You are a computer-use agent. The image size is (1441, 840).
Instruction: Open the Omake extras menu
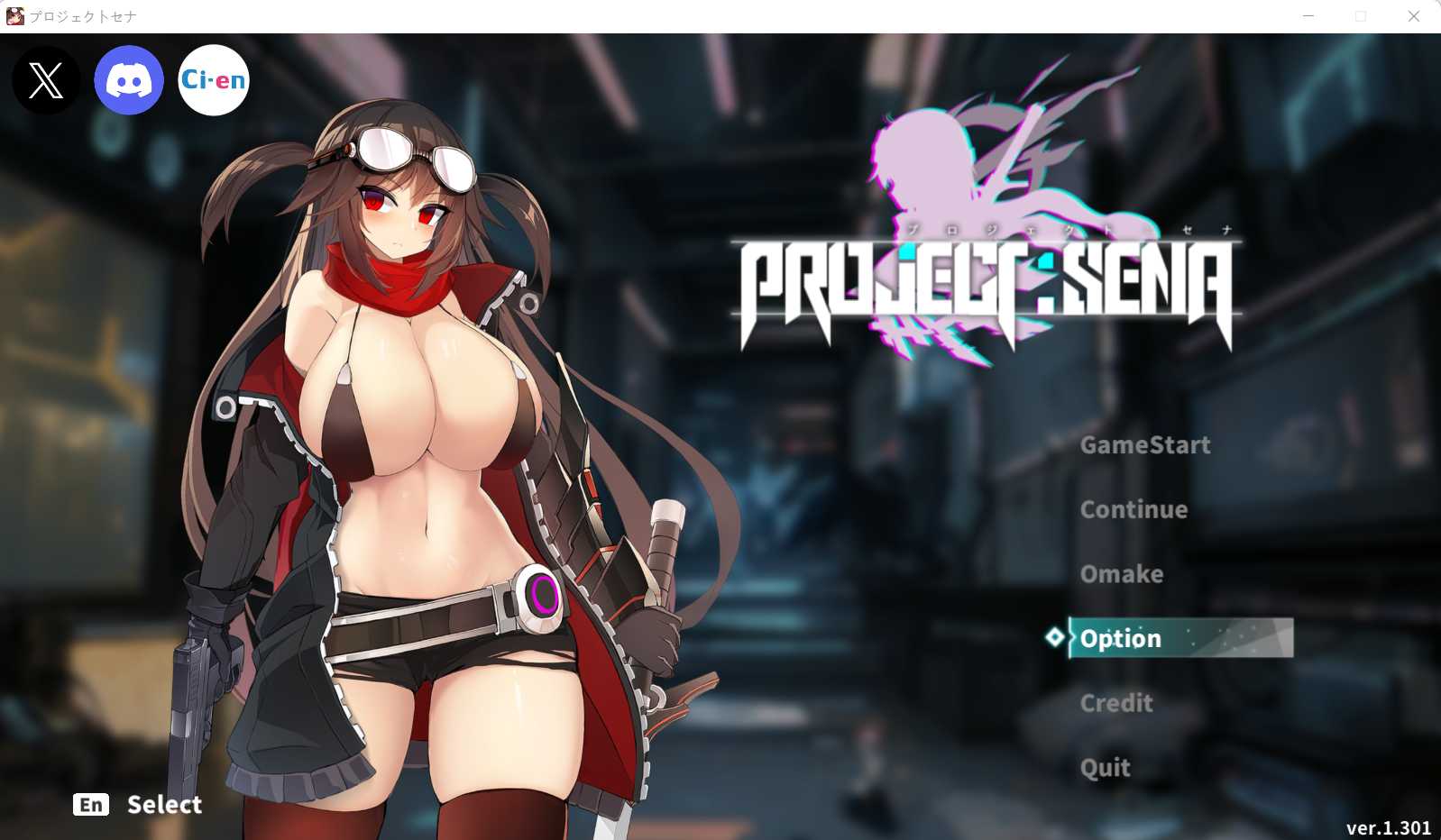(1121, 574)
